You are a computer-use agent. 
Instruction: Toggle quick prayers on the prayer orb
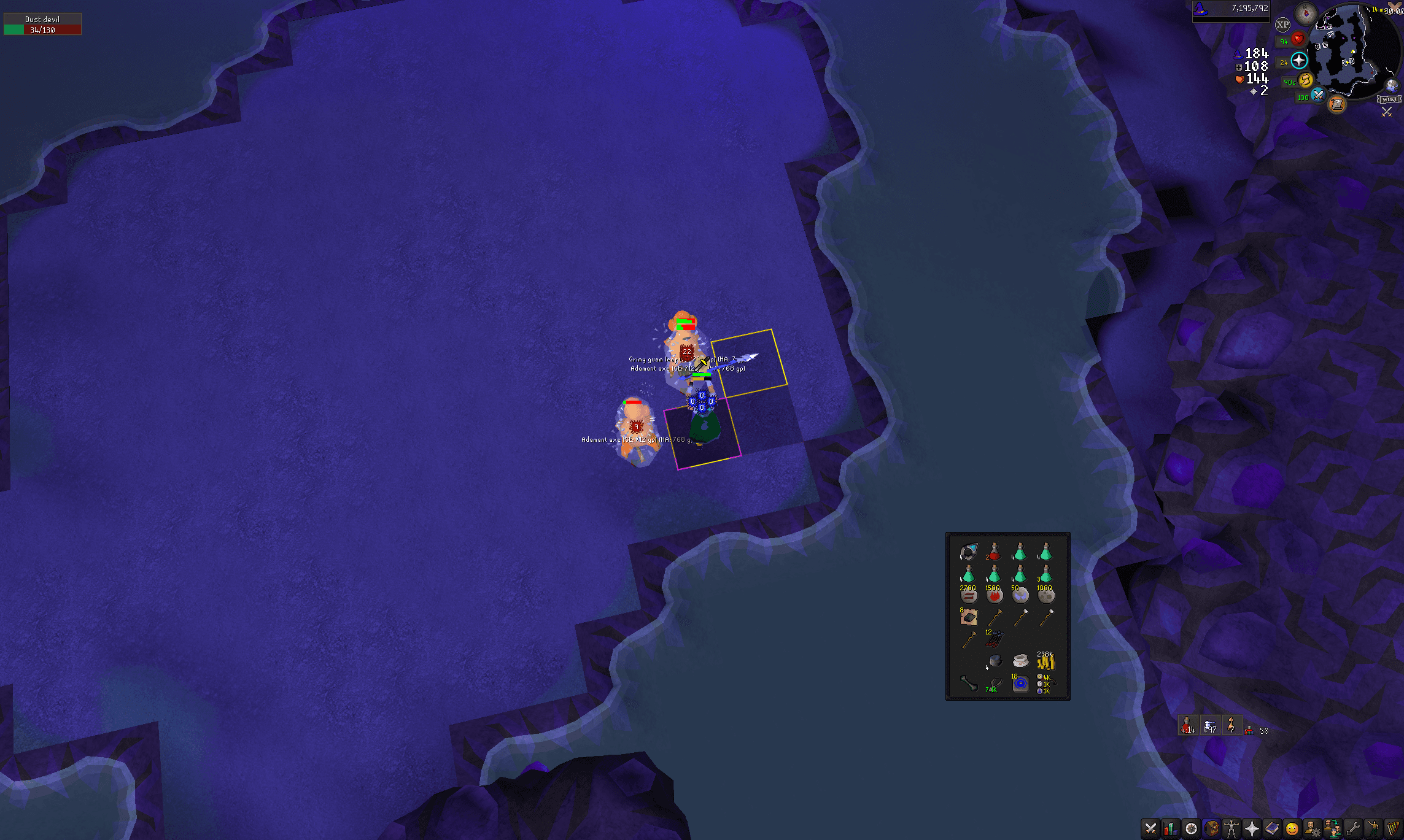pos(1299,61)
